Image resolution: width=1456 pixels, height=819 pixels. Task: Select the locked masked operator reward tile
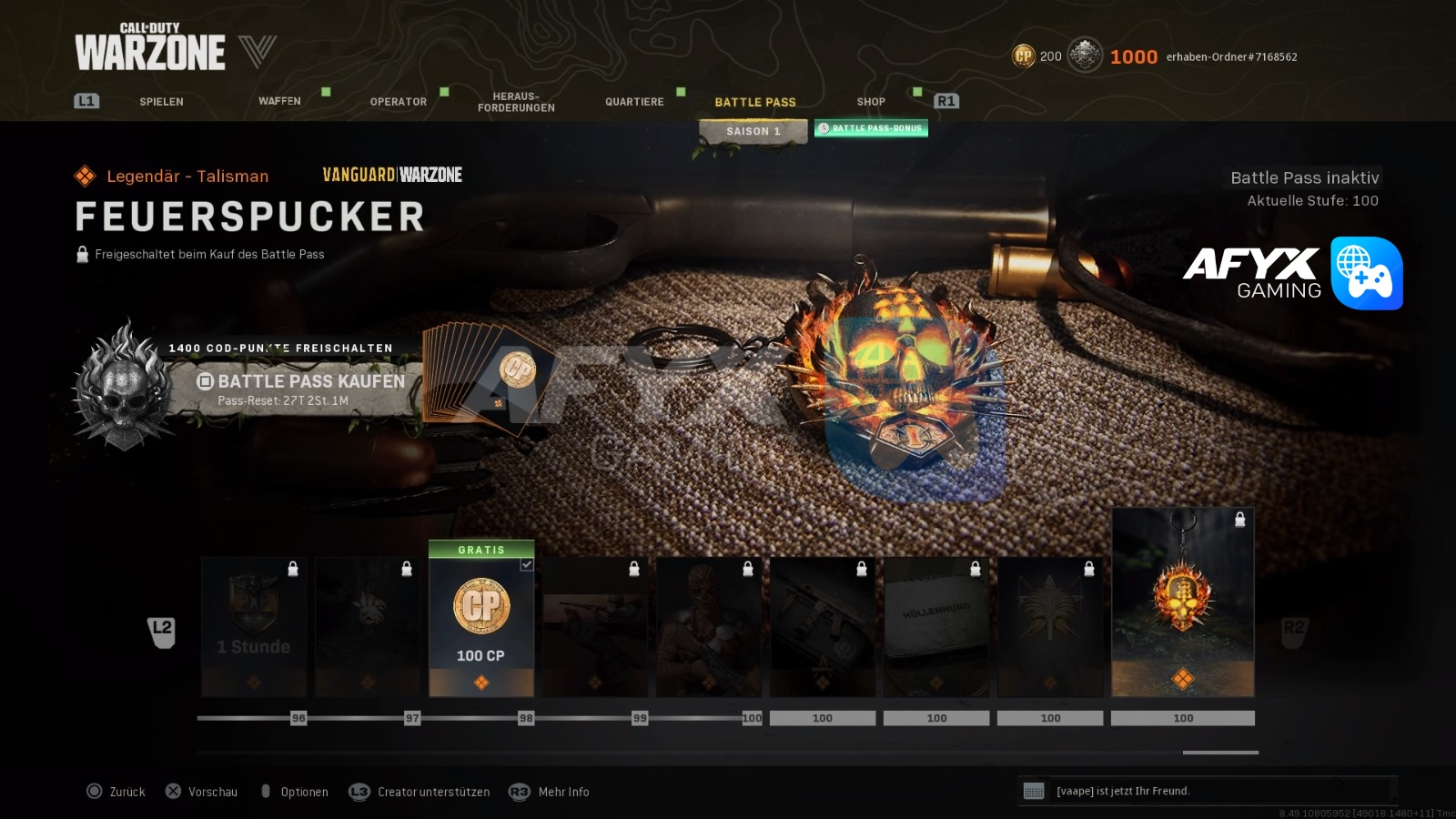709,627
